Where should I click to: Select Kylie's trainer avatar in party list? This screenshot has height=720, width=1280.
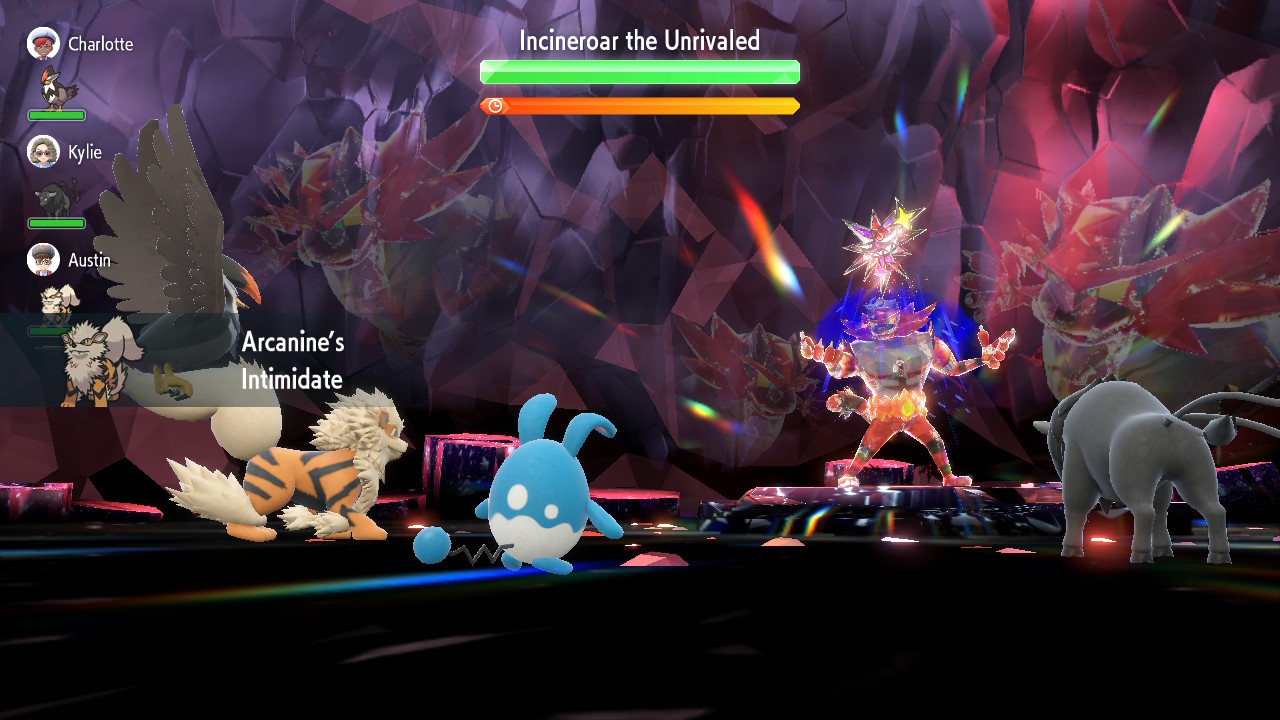[43, 152]
